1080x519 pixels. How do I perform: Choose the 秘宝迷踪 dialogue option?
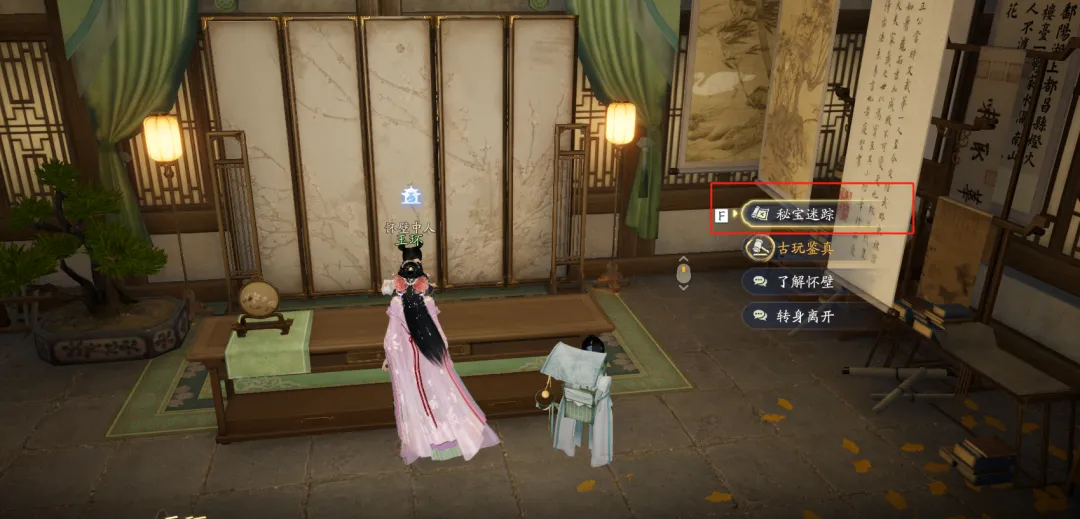(804, 213)
